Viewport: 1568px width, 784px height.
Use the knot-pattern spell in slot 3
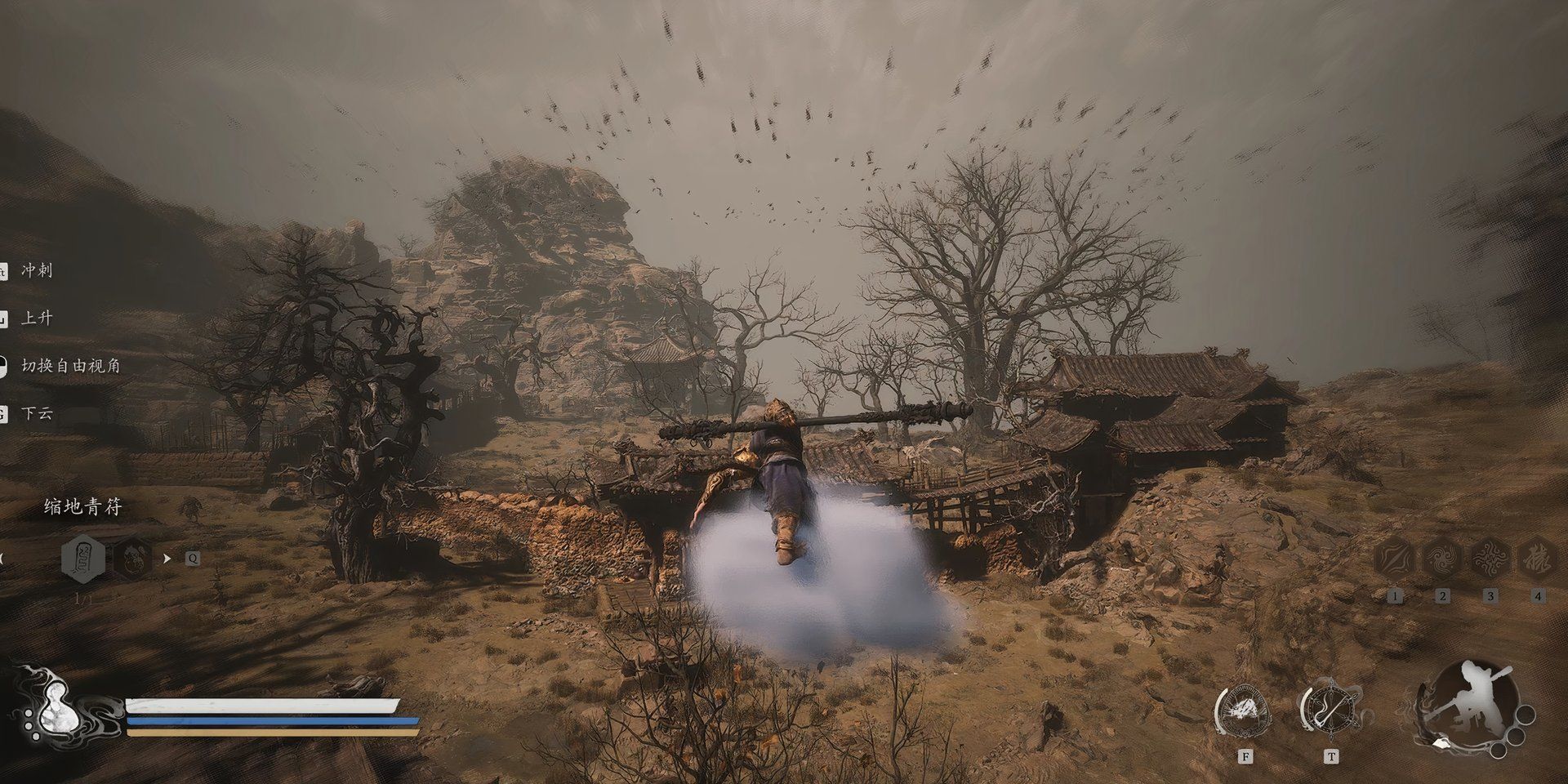click(1490, 559)
